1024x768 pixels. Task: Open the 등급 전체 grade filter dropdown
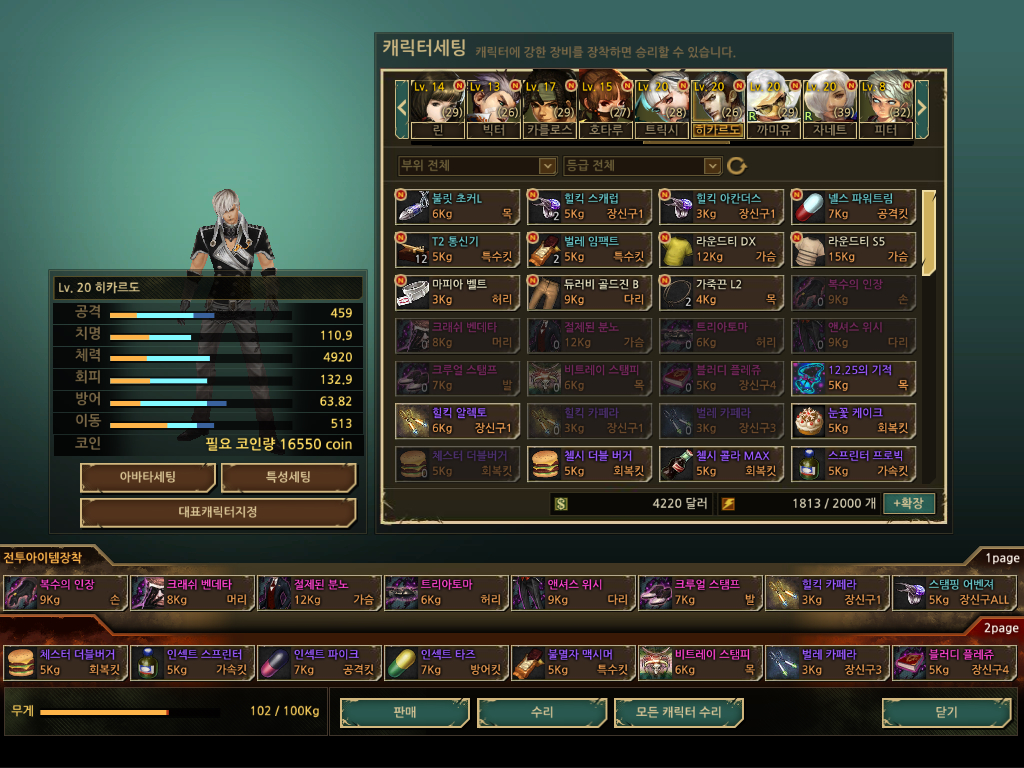tap(642, 165)
